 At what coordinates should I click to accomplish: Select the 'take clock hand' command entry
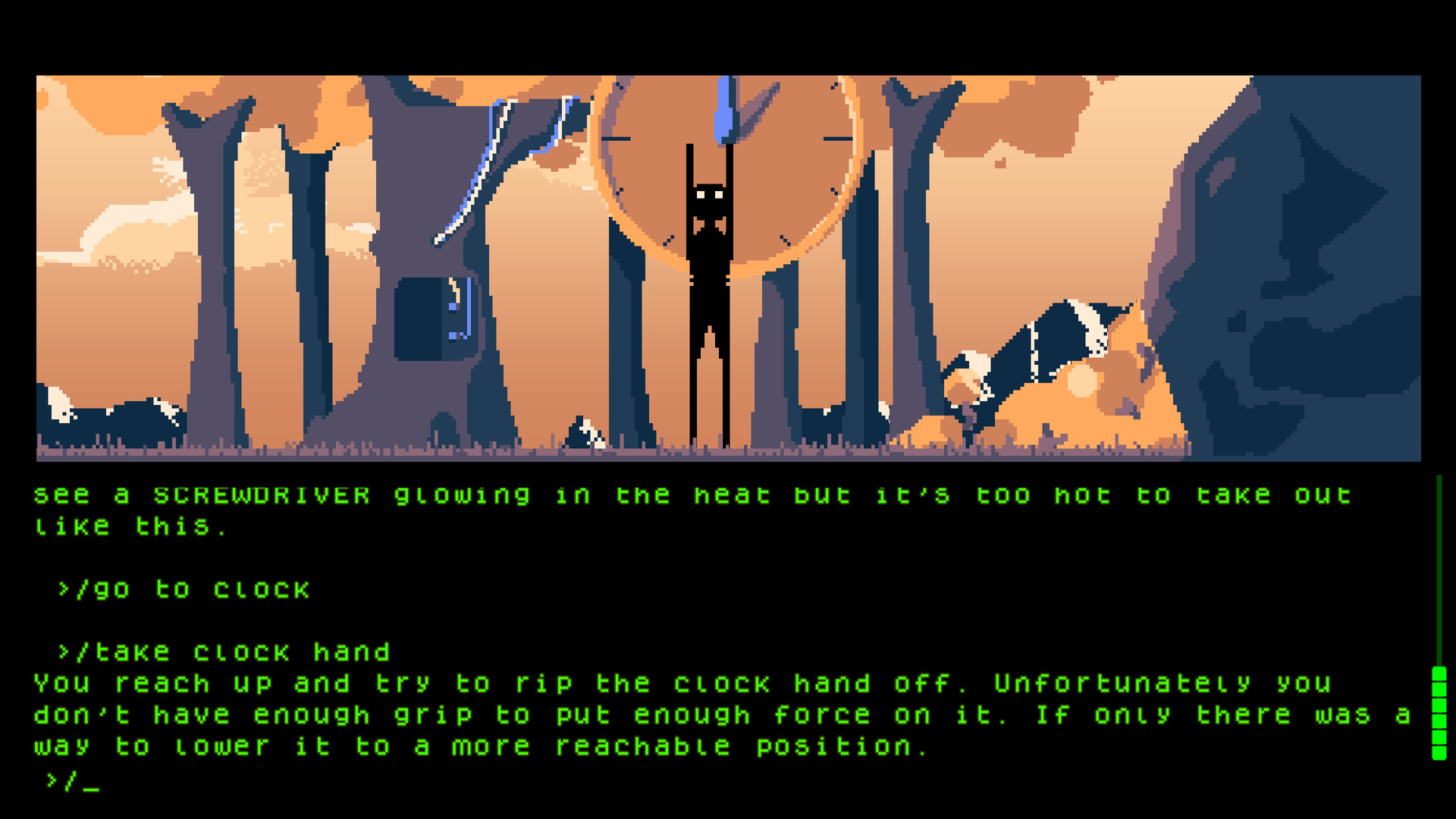point(224,651)
